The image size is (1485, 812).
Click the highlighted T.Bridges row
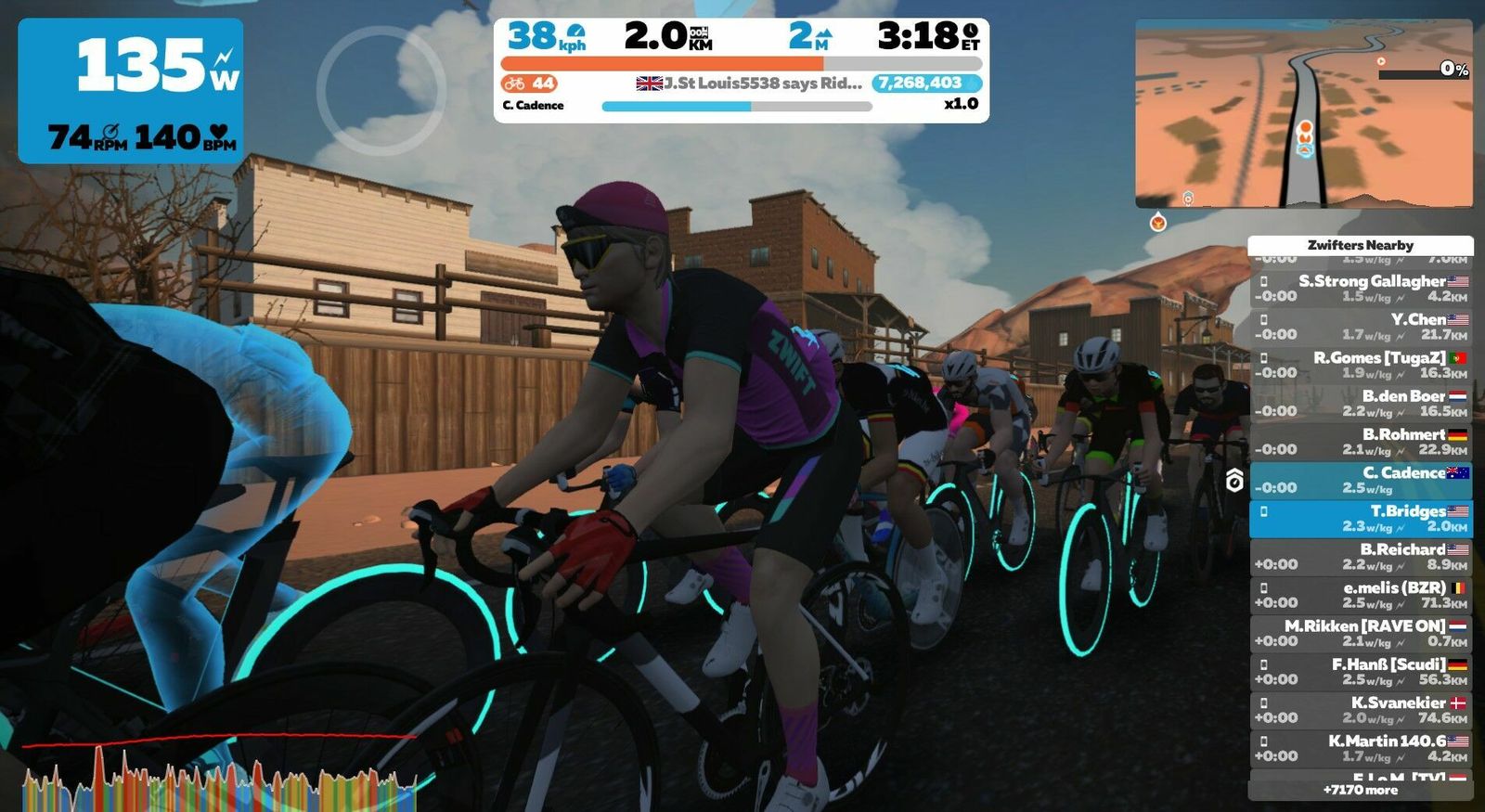pyautogui.click(x=1360, y=518)
